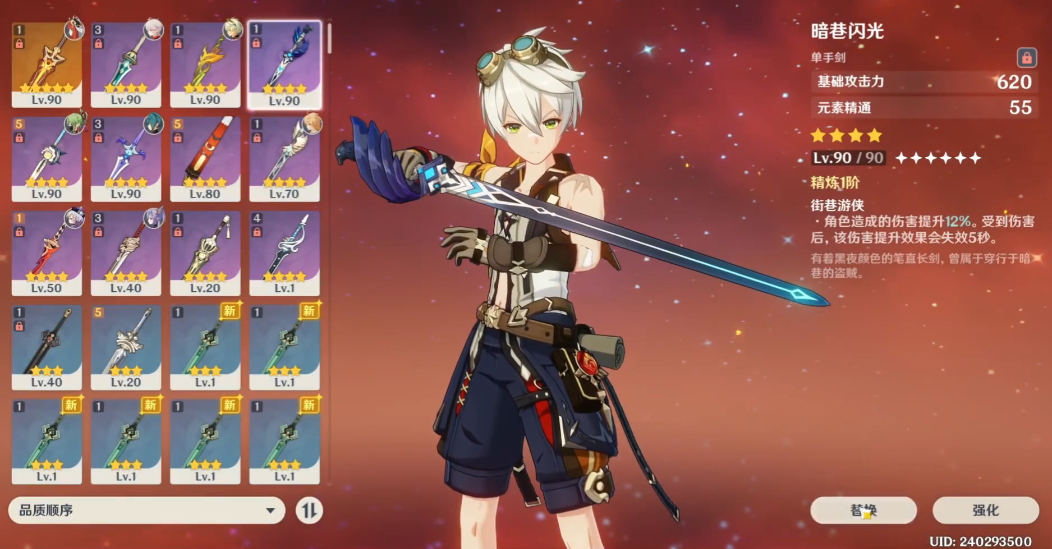Toggle the weapon lock icon in details

tap(1025, 57)
